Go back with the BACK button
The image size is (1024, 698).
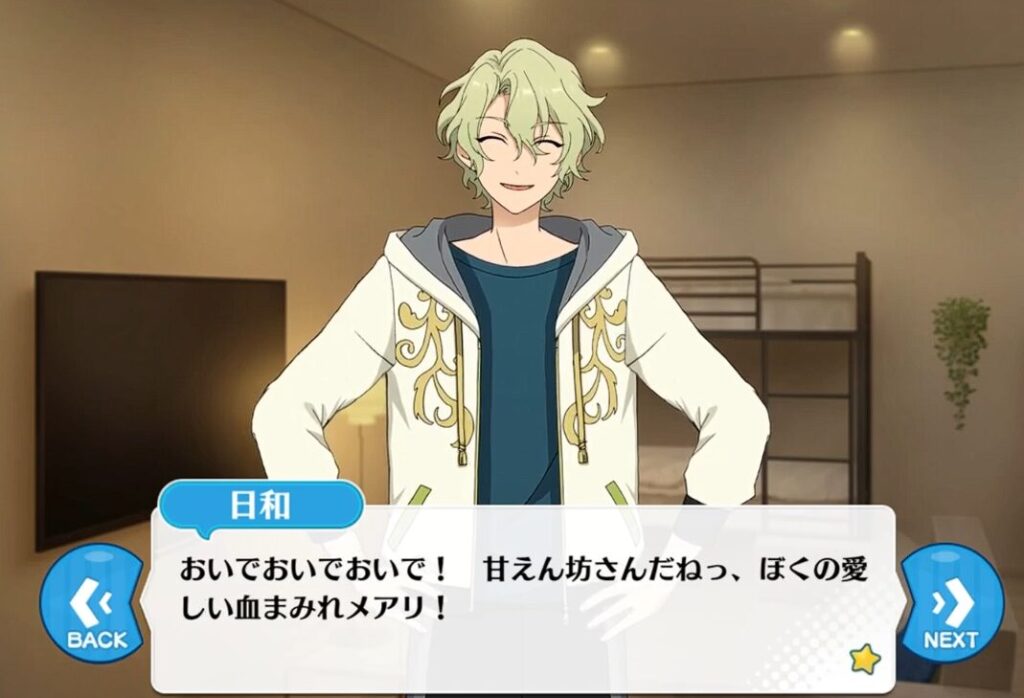tap(96, 607)
